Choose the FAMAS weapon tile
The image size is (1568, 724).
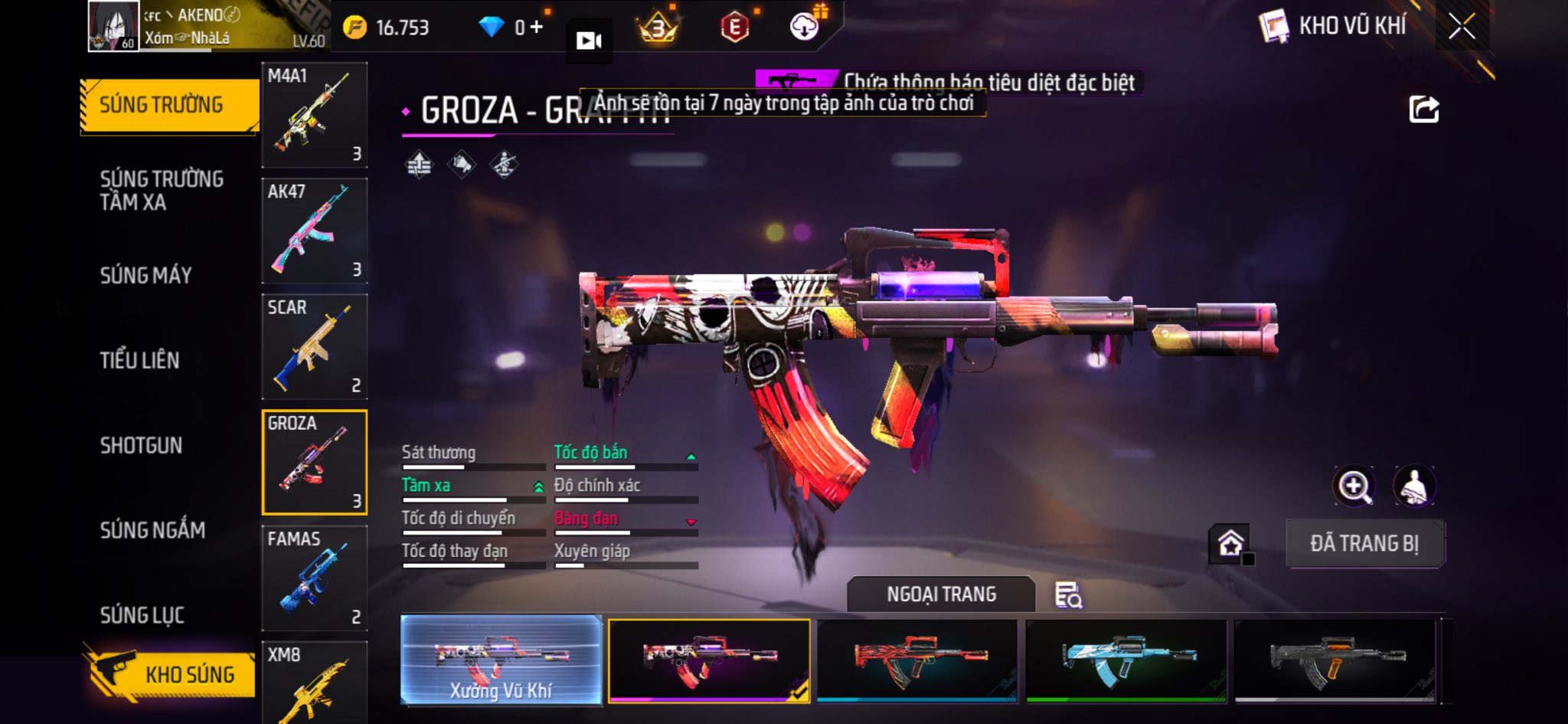coord(314,578)
